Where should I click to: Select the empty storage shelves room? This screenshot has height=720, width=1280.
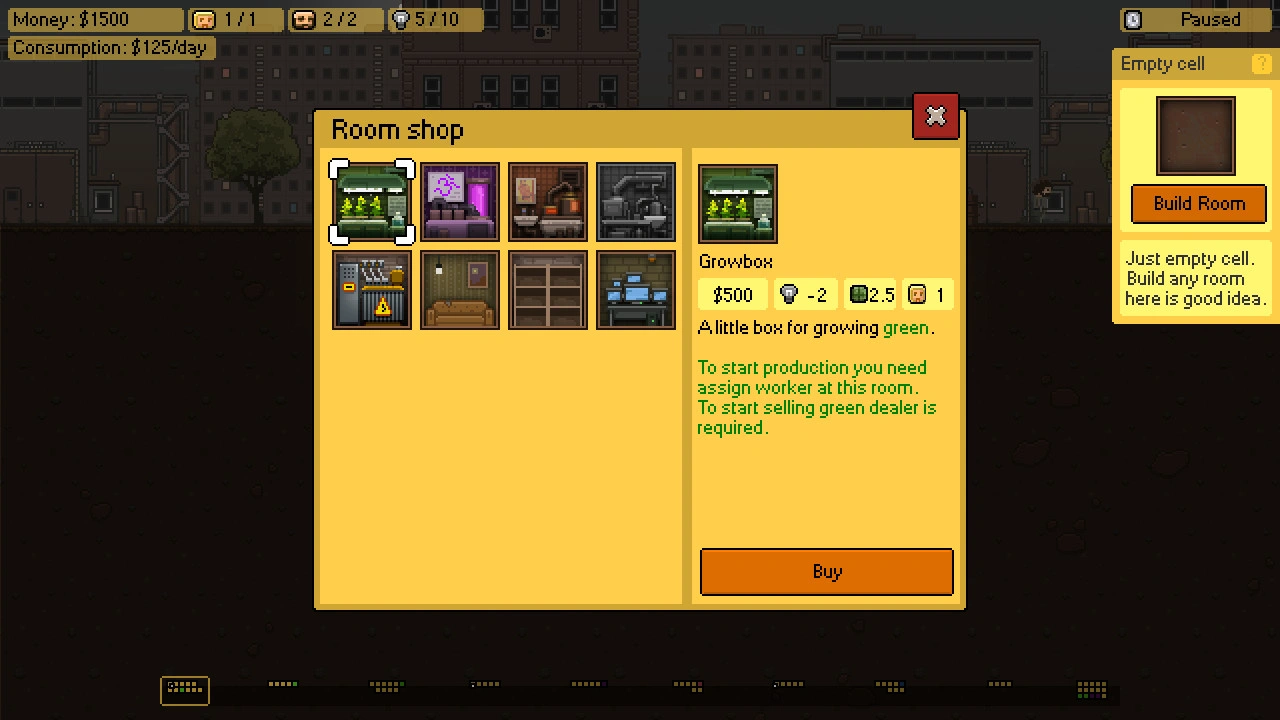tap(548, 291)
